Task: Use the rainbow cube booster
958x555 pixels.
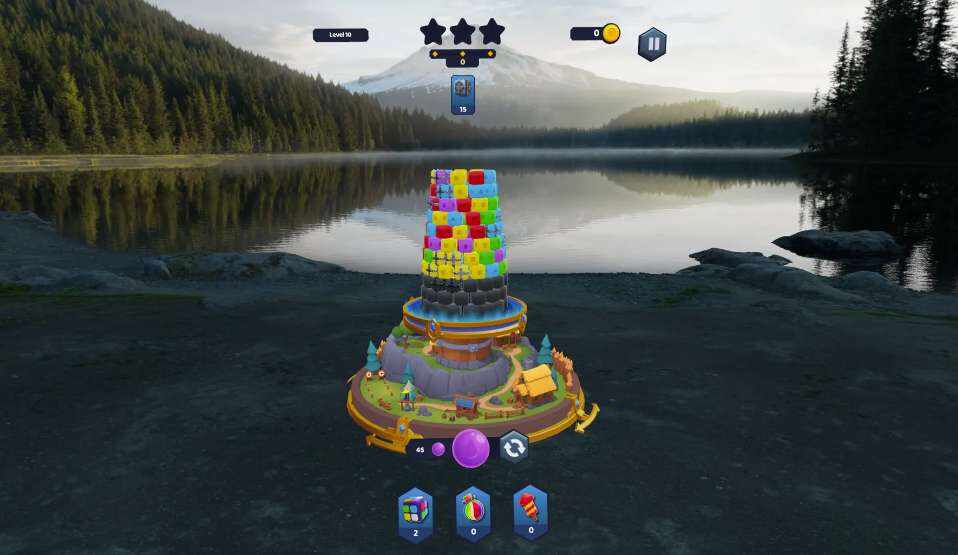Action: coord(415,510)
